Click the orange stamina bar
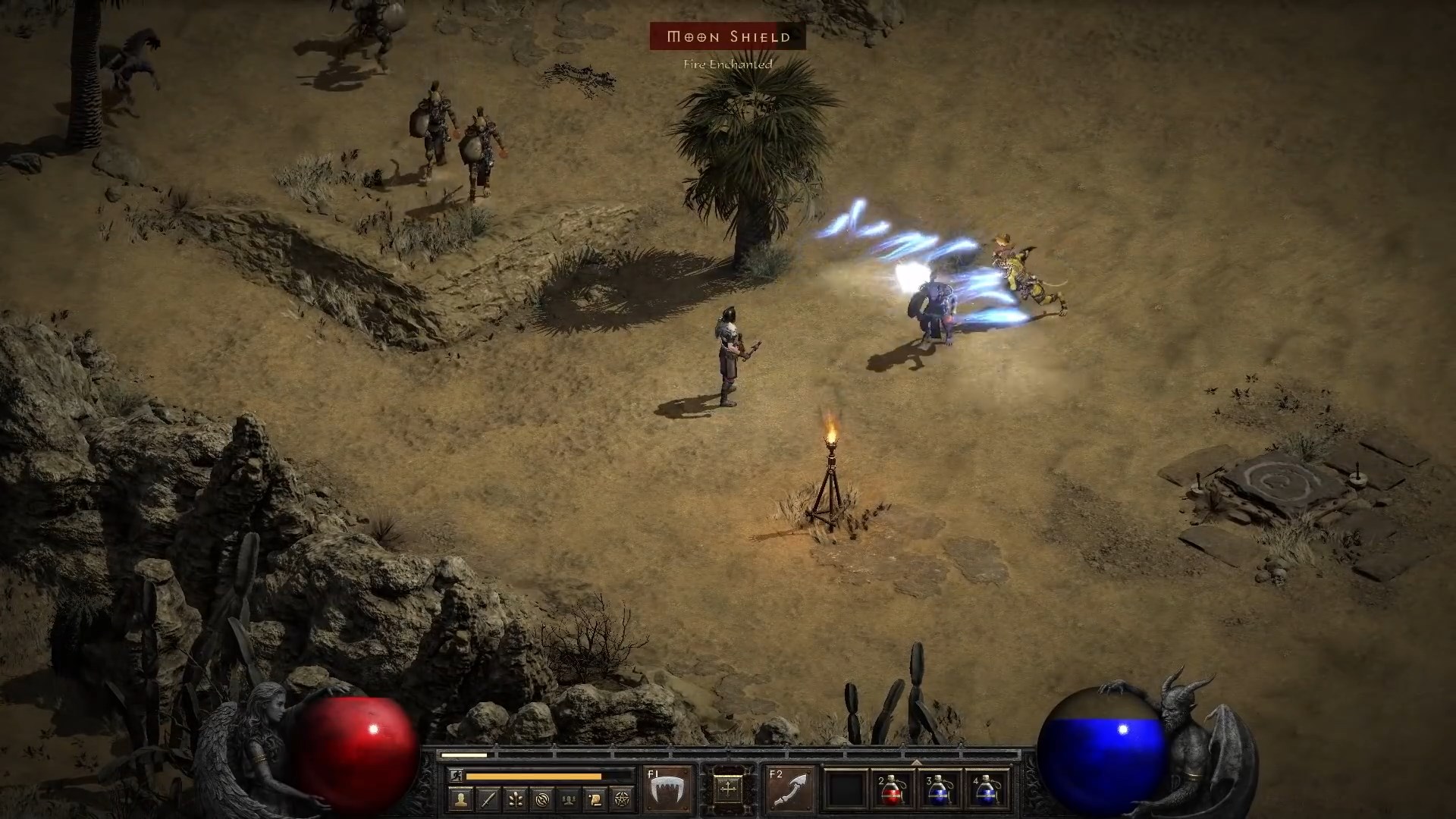 tap(534, 775)
